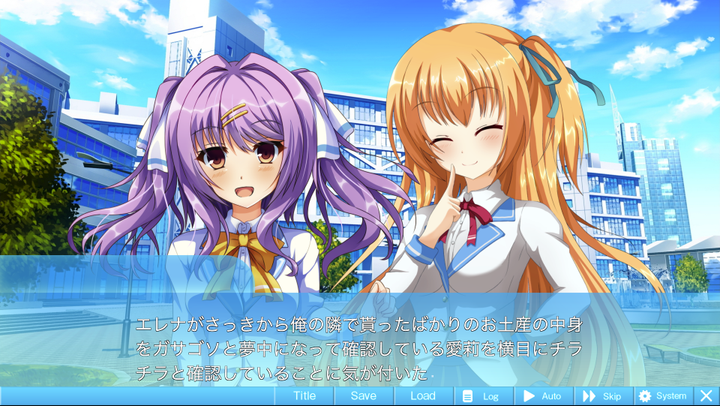This screenshot has width=720, height=406.
Task: Hide the dialogue box with X
Action: point(706,396)
